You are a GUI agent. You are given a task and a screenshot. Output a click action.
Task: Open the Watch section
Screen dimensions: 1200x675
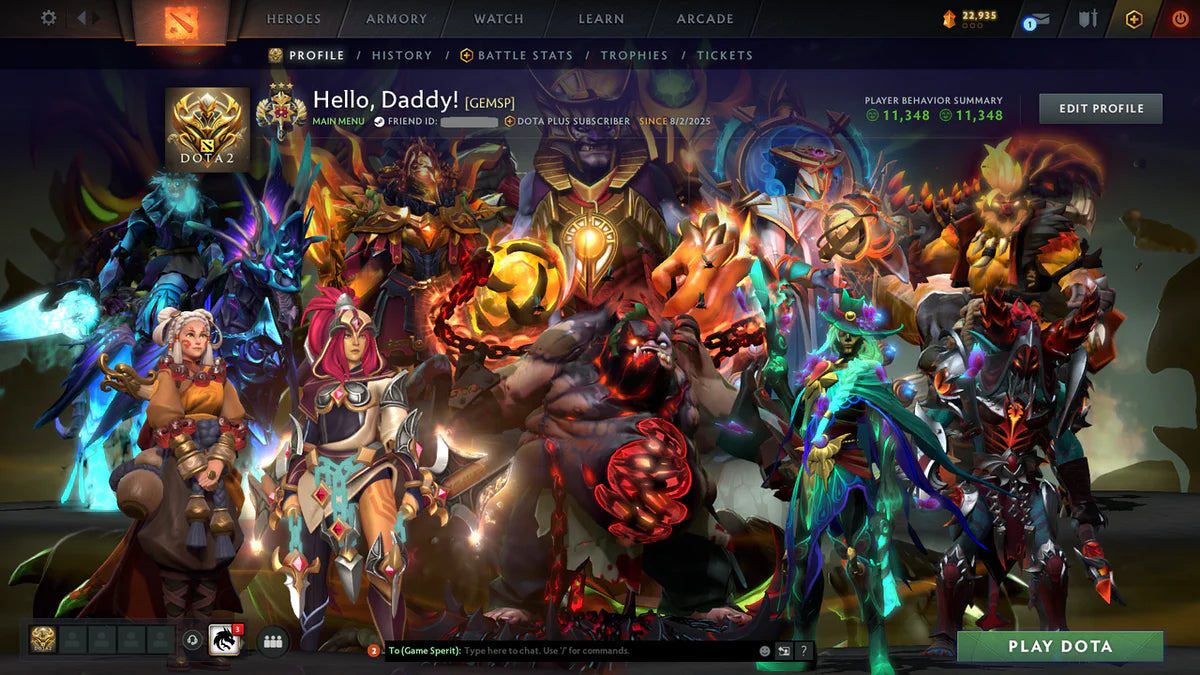(498, 18)
